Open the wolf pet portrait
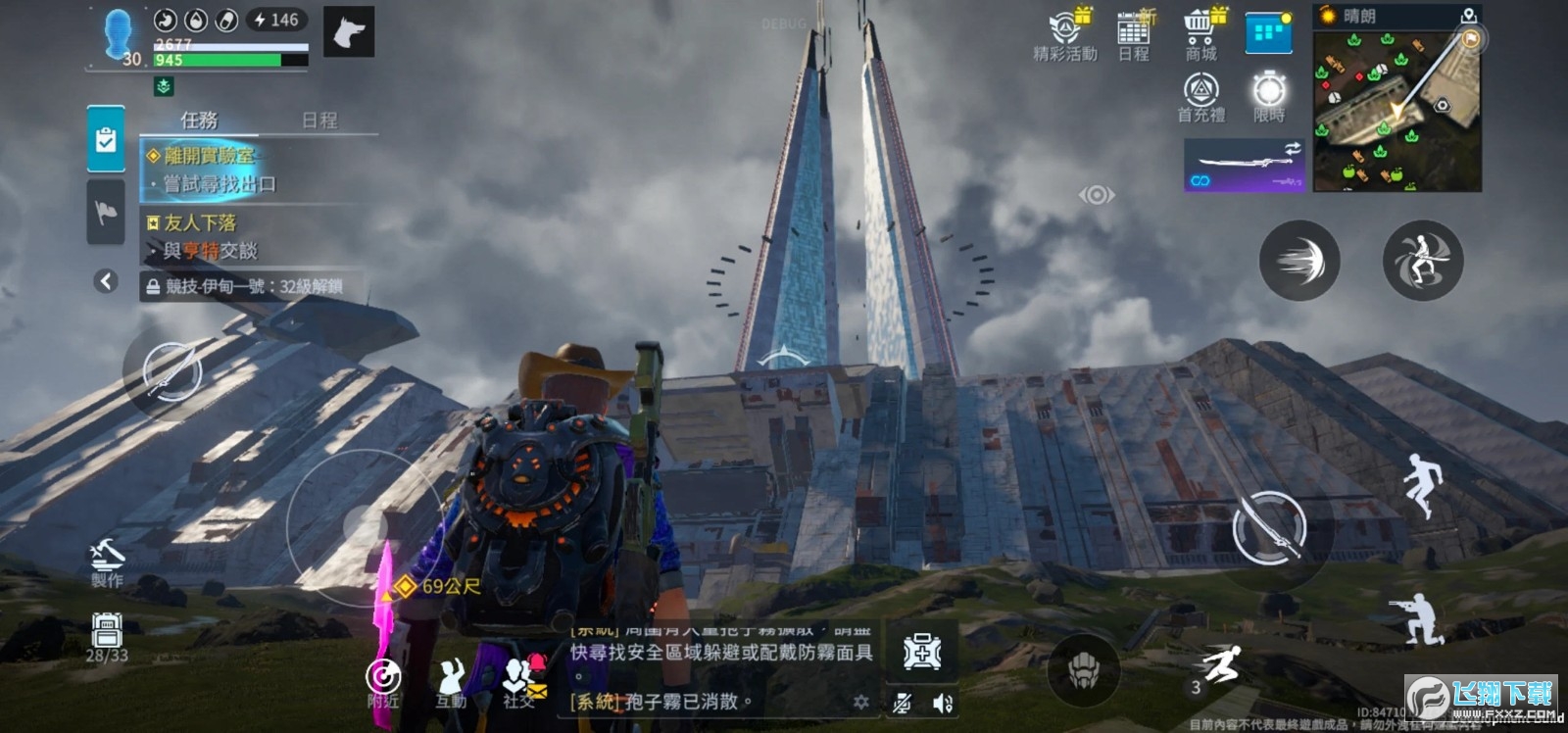 coord(349,33)
